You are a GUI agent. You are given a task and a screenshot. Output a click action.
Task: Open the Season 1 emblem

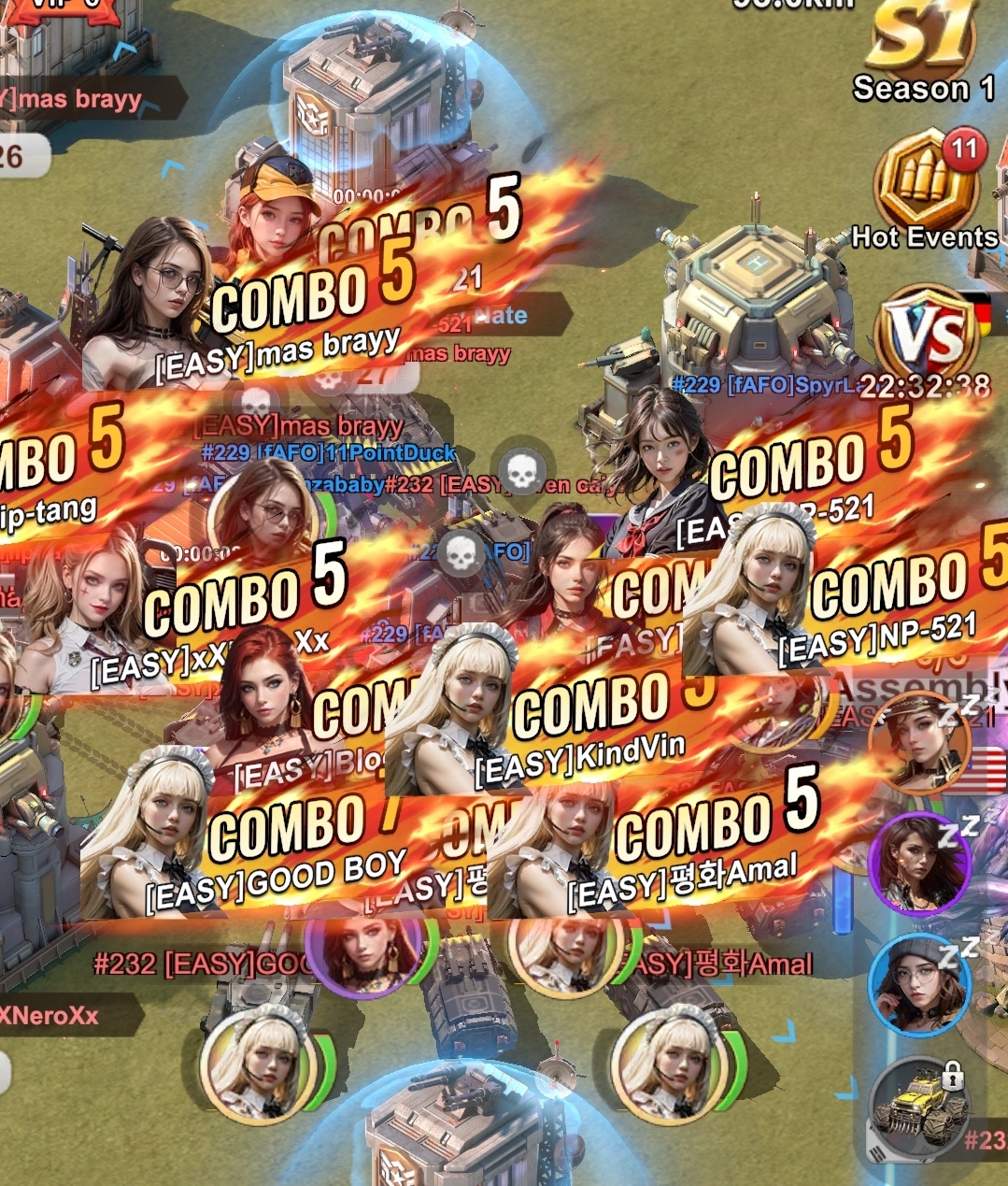(x=922, y=49)
